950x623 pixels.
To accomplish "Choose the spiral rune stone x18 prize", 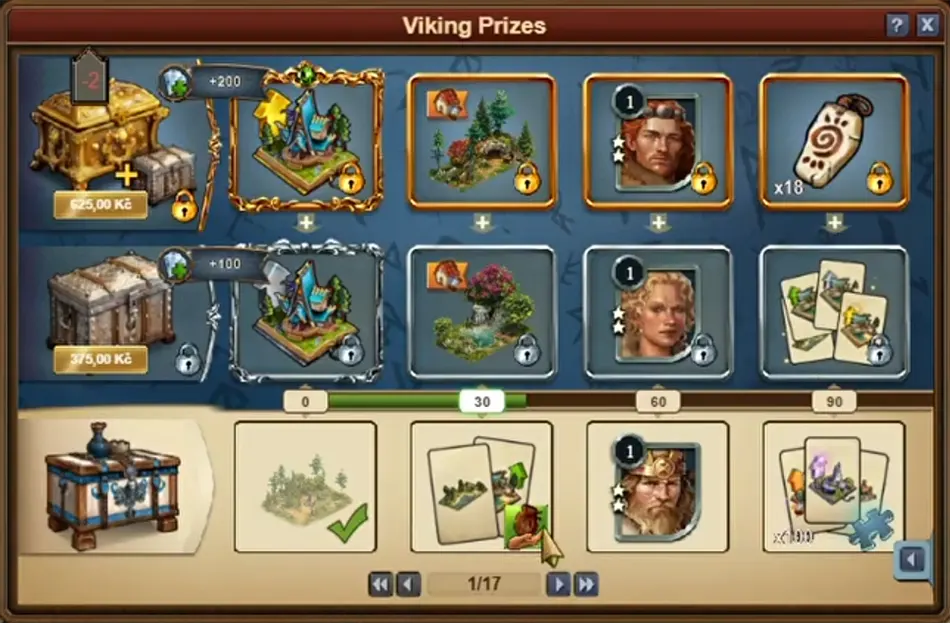I will [834, 141].
